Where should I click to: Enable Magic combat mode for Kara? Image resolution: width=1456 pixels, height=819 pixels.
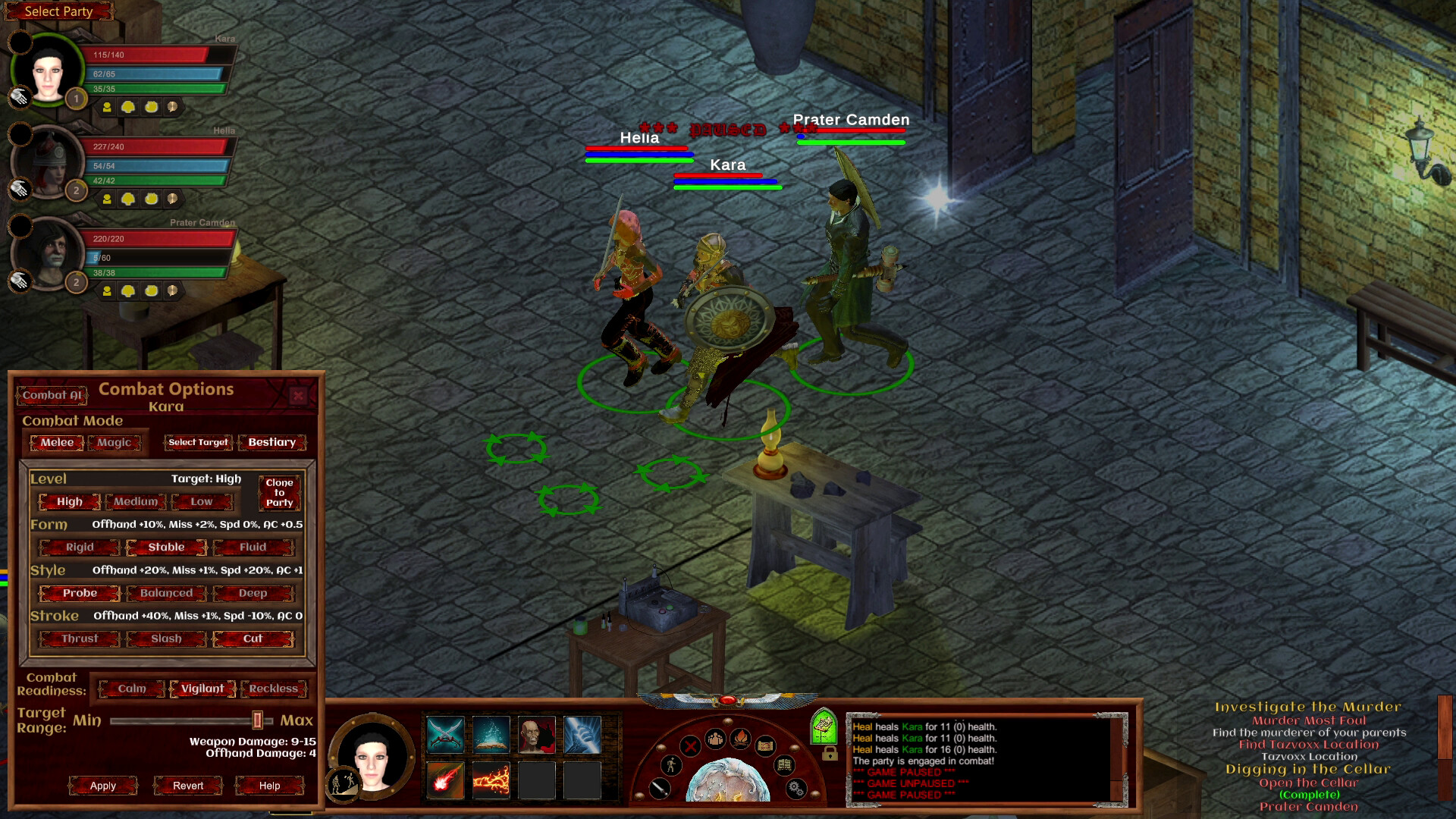tap(114, 443)
